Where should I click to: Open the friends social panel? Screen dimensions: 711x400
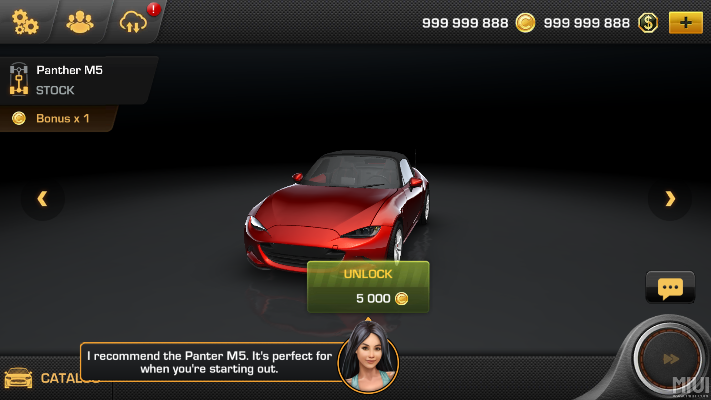tap(79, 21)
